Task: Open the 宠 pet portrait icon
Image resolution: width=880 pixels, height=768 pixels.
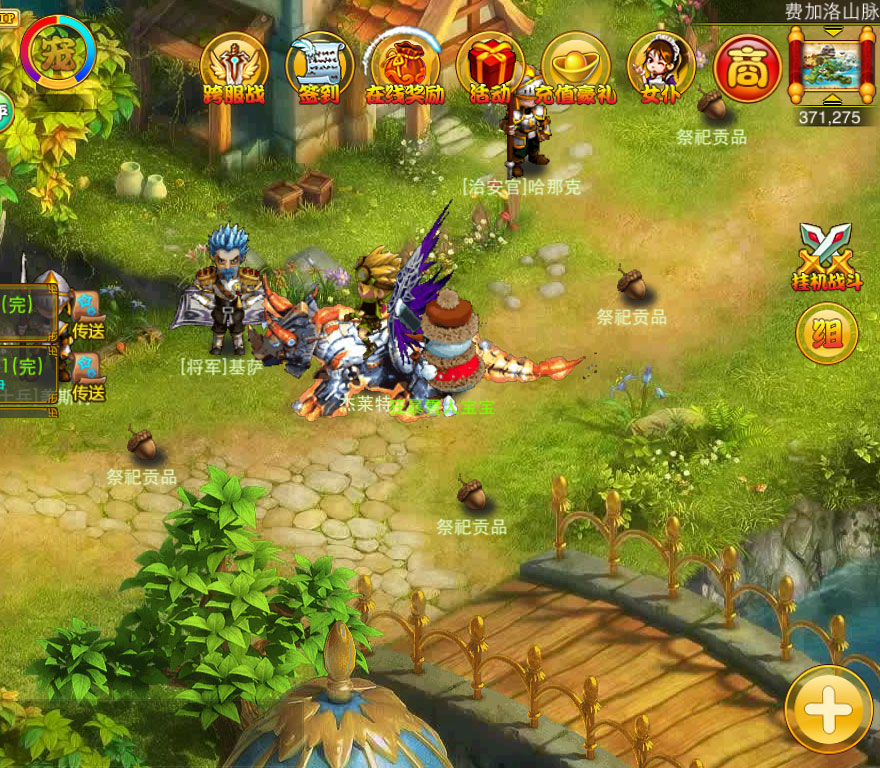Action: [58, 51]
